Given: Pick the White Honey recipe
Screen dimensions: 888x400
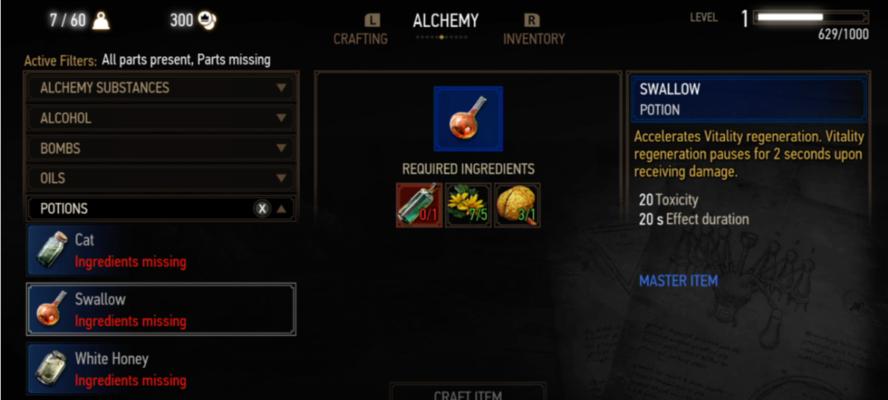Looking at the screenshot, I should 160,368.
